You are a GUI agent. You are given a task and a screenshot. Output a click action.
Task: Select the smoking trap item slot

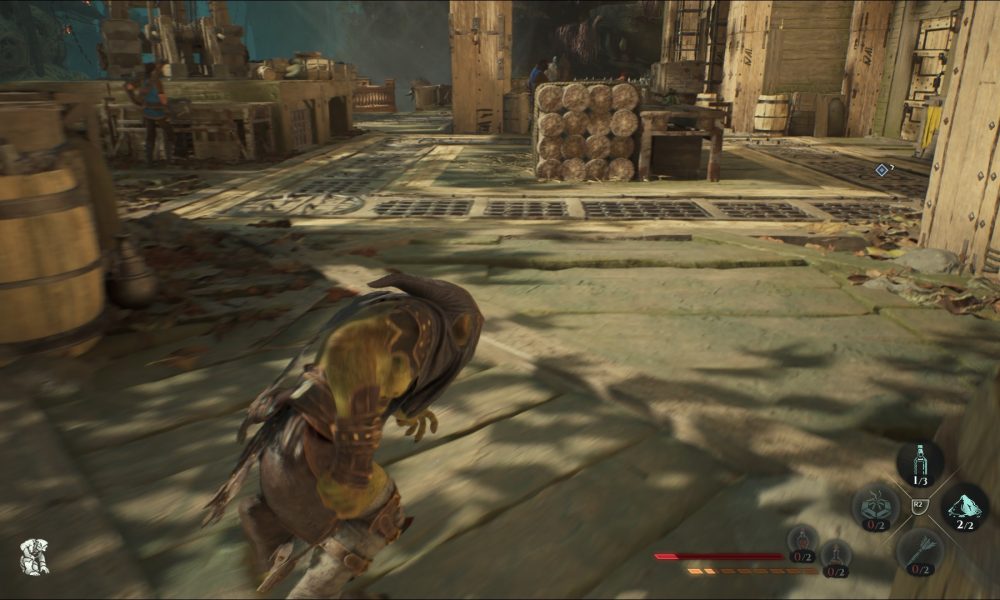[875, 507]
